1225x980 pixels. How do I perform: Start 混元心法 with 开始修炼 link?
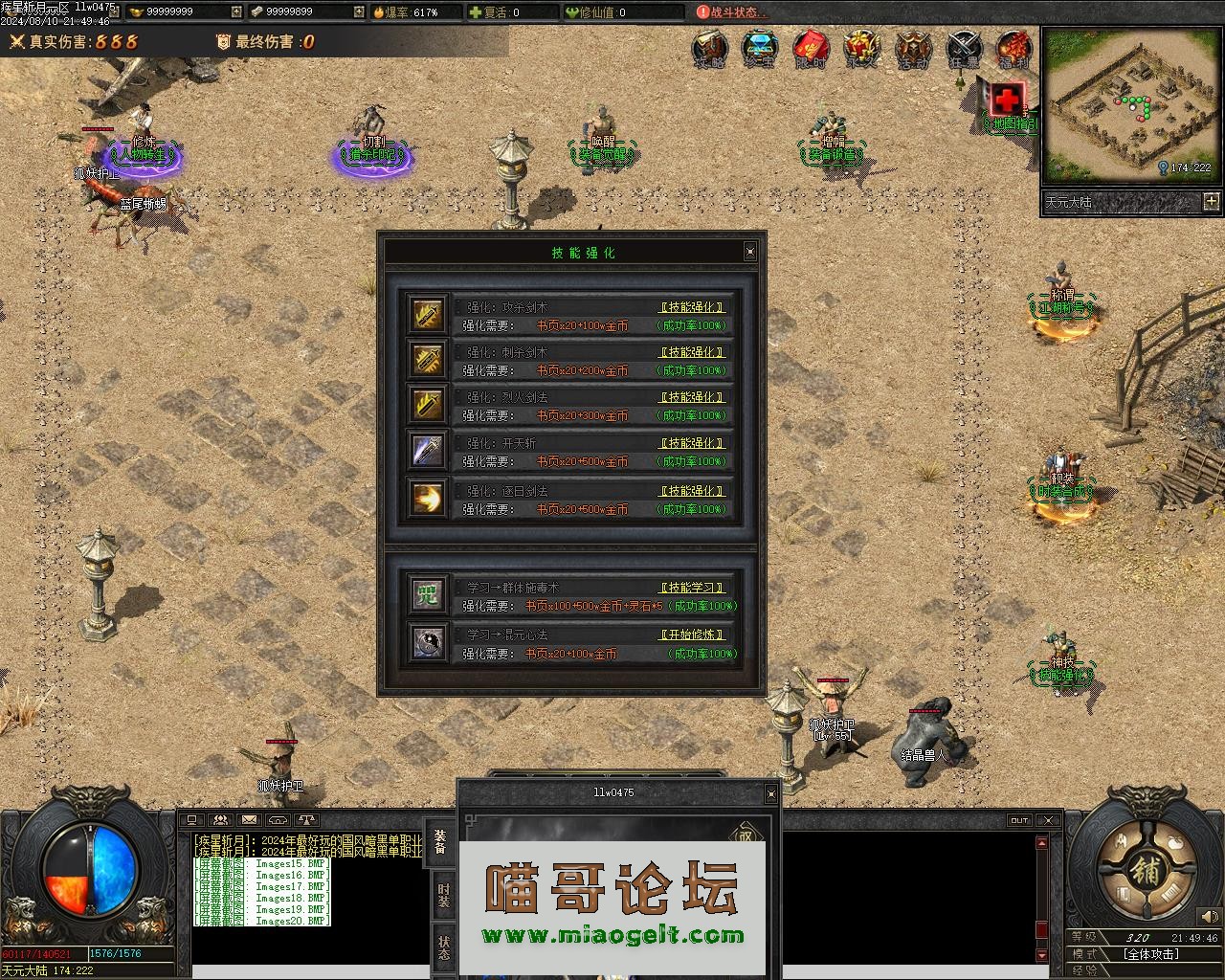pos(693,635)
